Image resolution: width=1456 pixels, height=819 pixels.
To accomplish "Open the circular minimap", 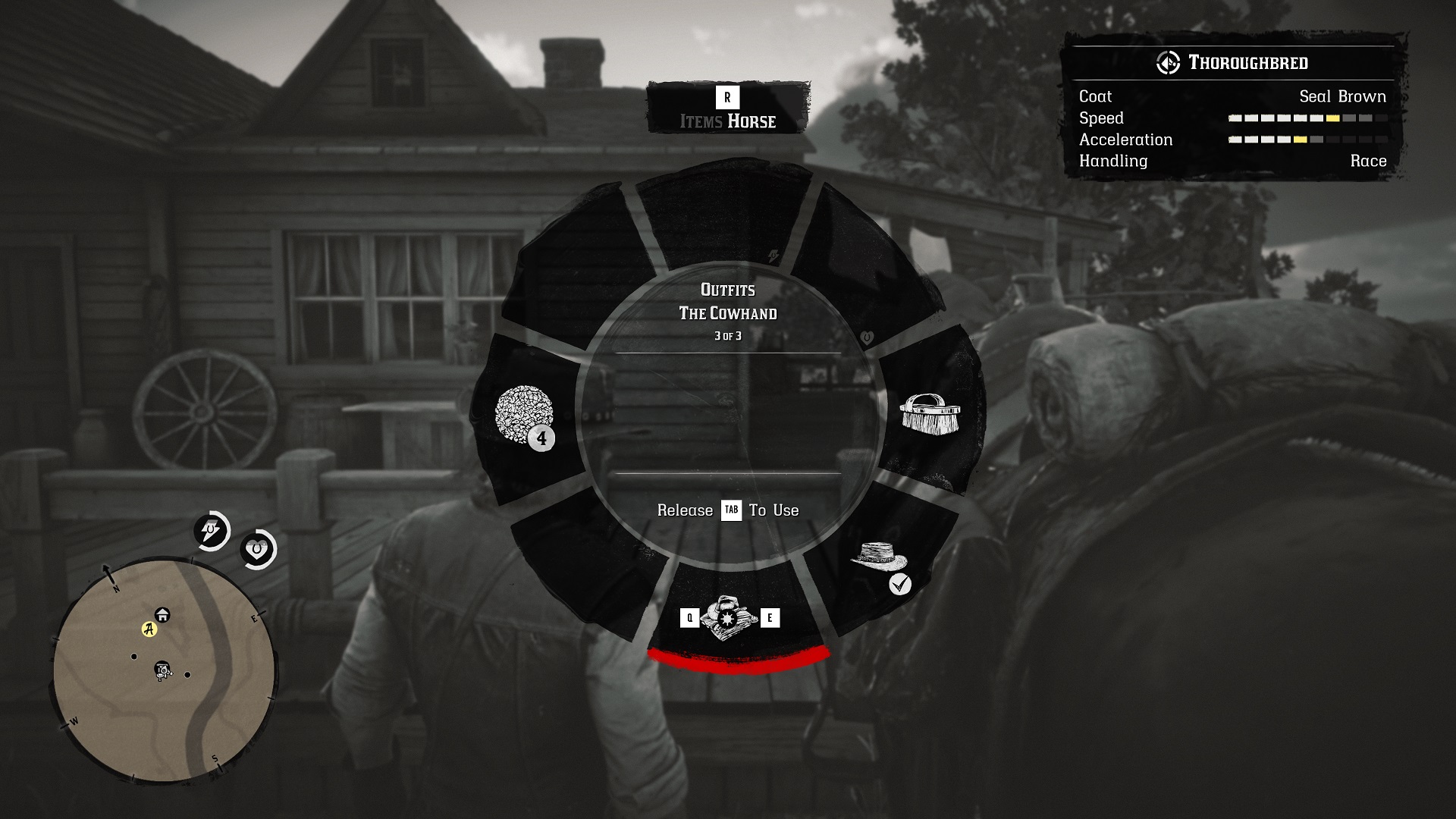I will 163,671.
